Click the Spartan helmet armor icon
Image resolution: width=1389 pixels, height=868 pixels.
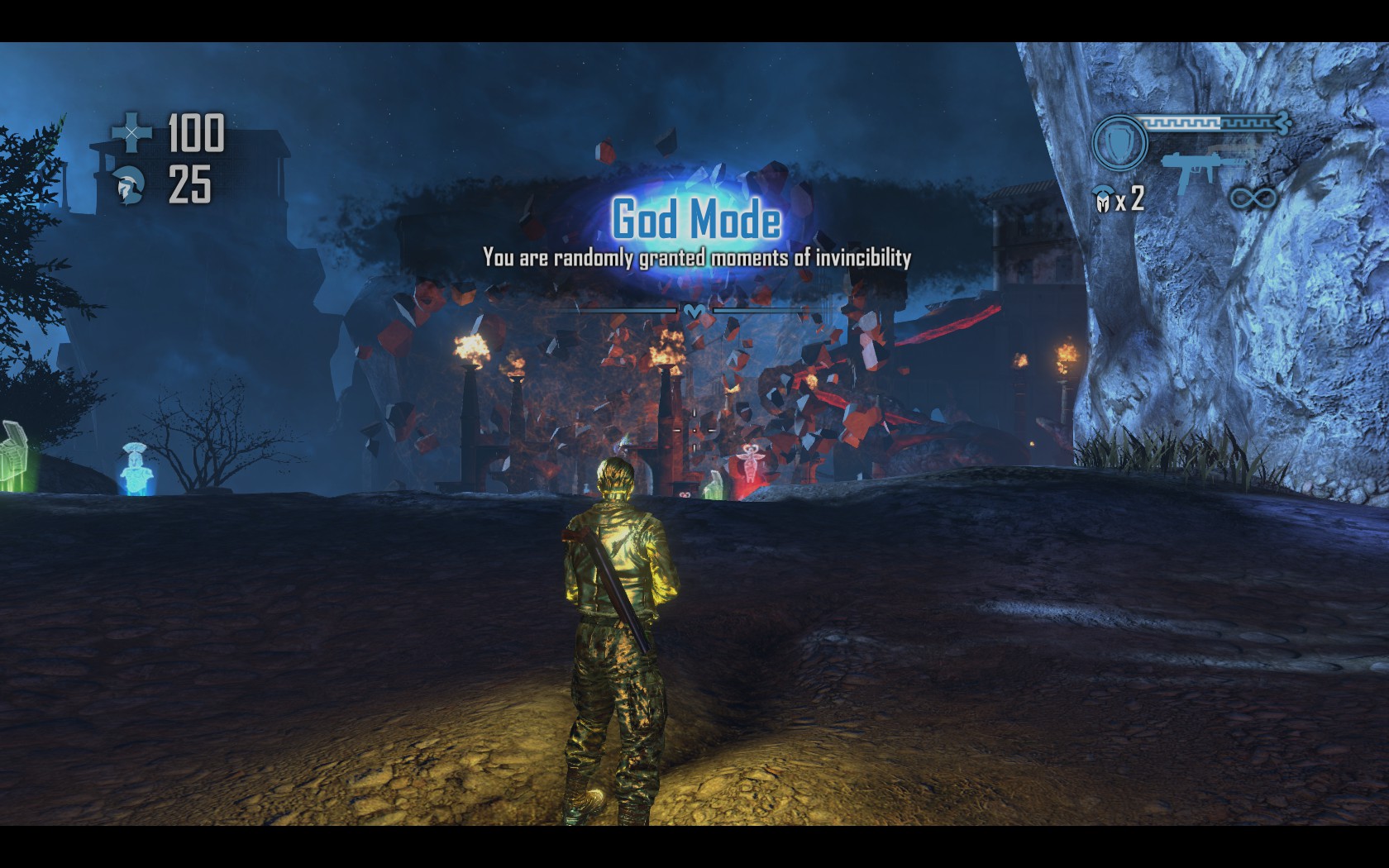point(131,184)
